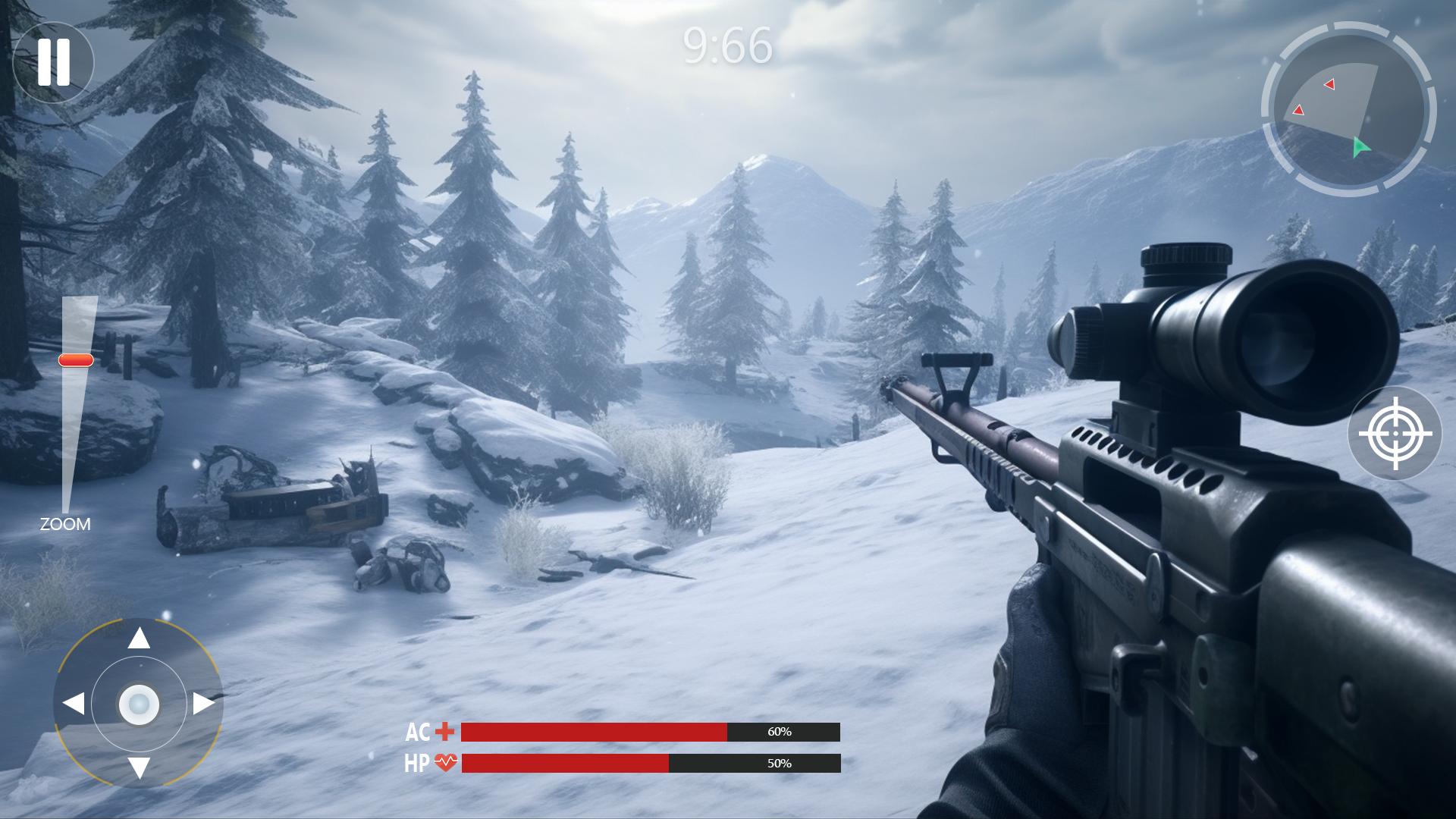The height and width of the screenshot is (819, 1456).
Task: Tap the center joystick of the movement pad
Action: tap(140, 705)
